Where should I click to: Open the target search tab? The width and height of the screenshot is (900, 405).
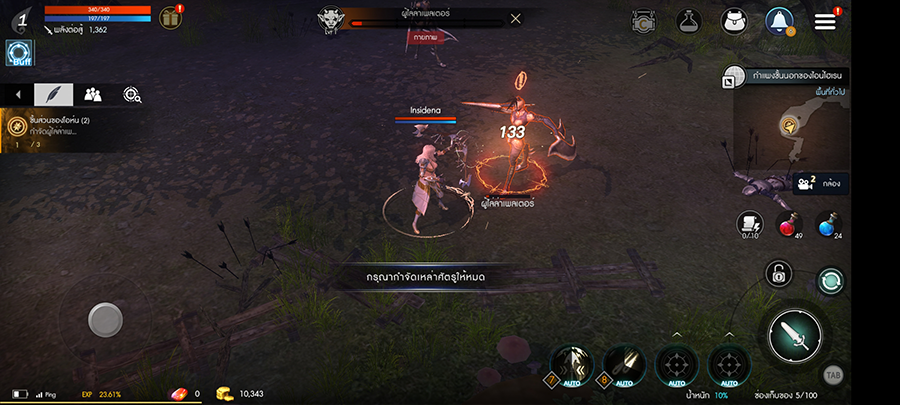[x=131, y=94]
